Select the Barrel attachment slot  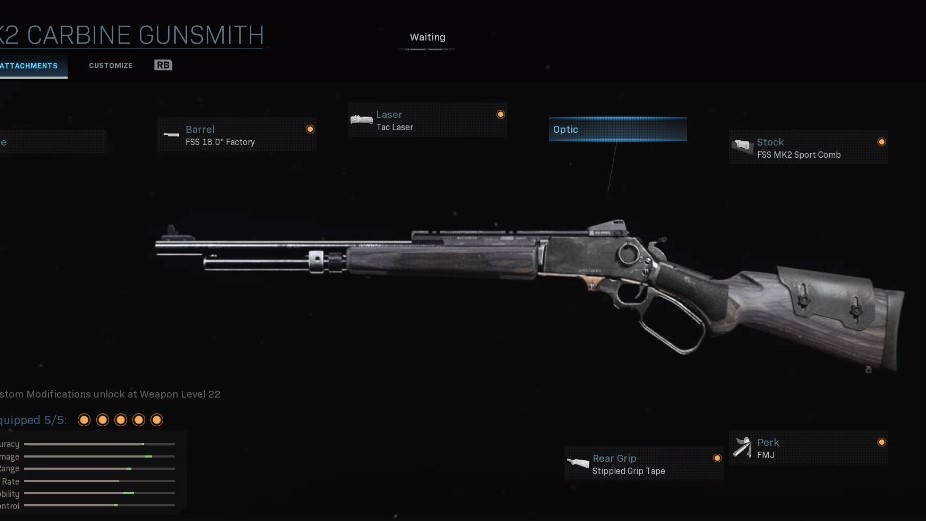pos(237,135)
